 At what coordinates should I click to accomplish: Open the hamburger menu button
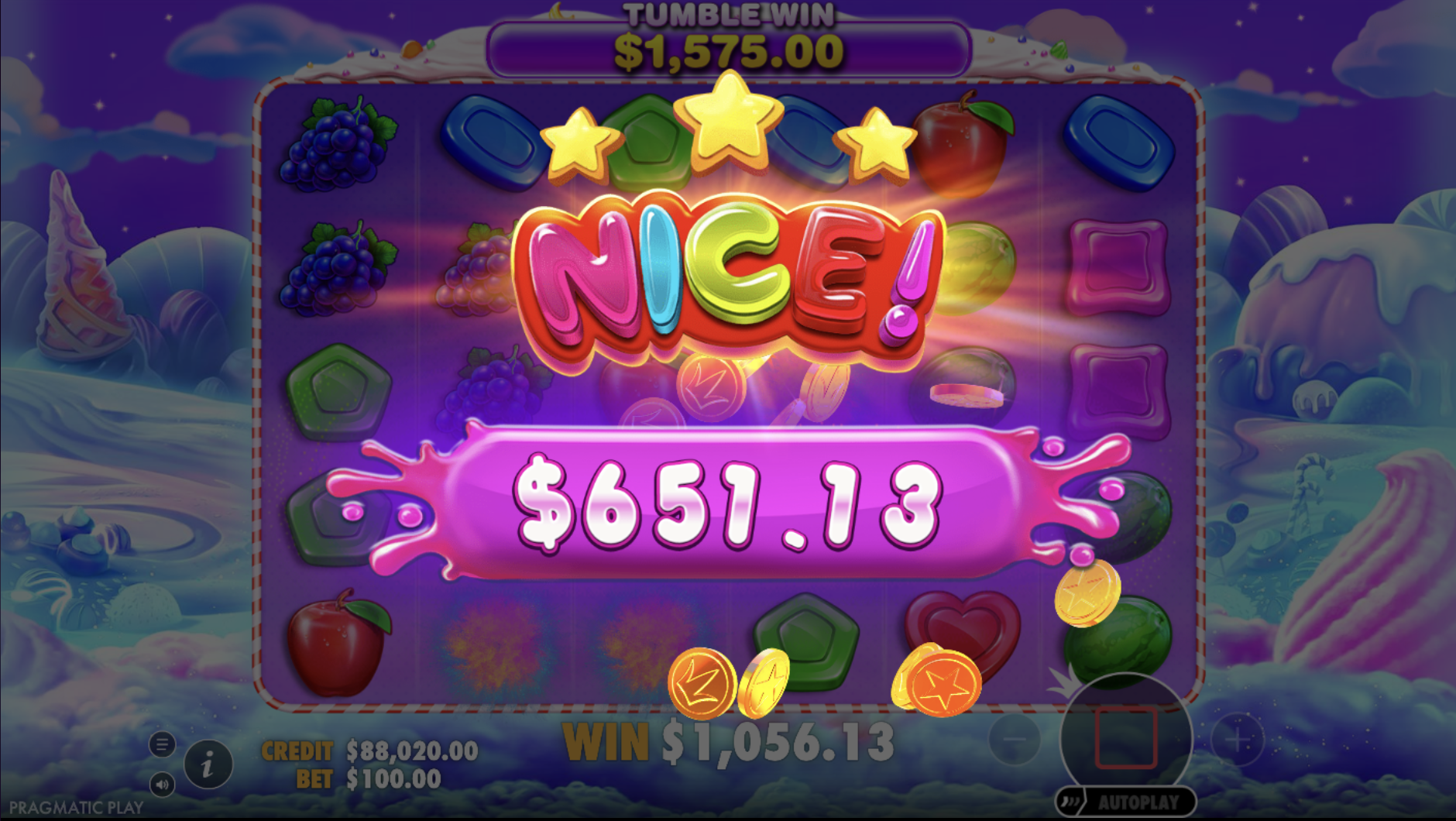pyautogui.click(x=162, y=745)
